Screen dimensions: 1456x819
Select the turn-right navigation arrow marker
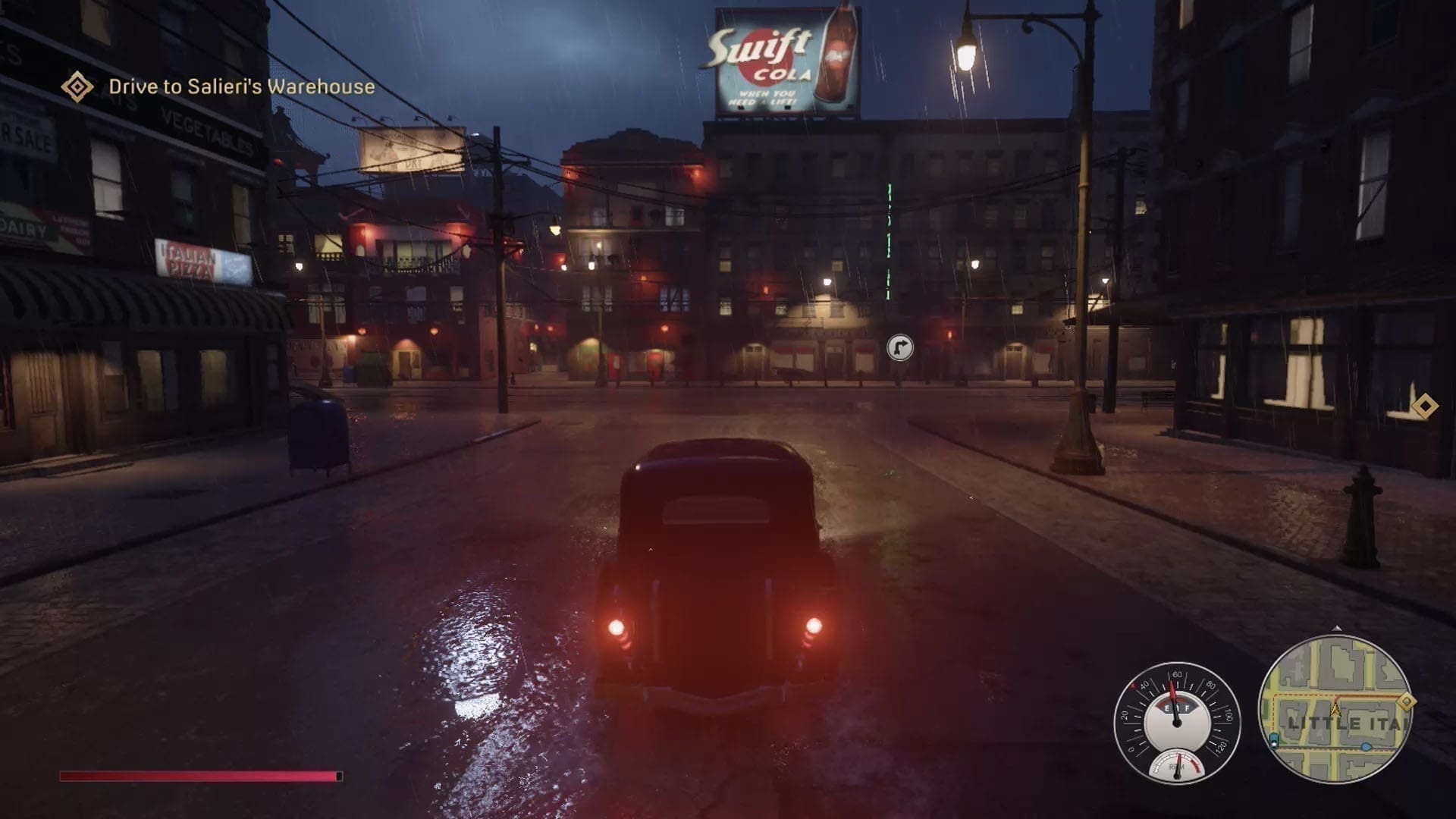pyautogui.click(x=900, y=348)
